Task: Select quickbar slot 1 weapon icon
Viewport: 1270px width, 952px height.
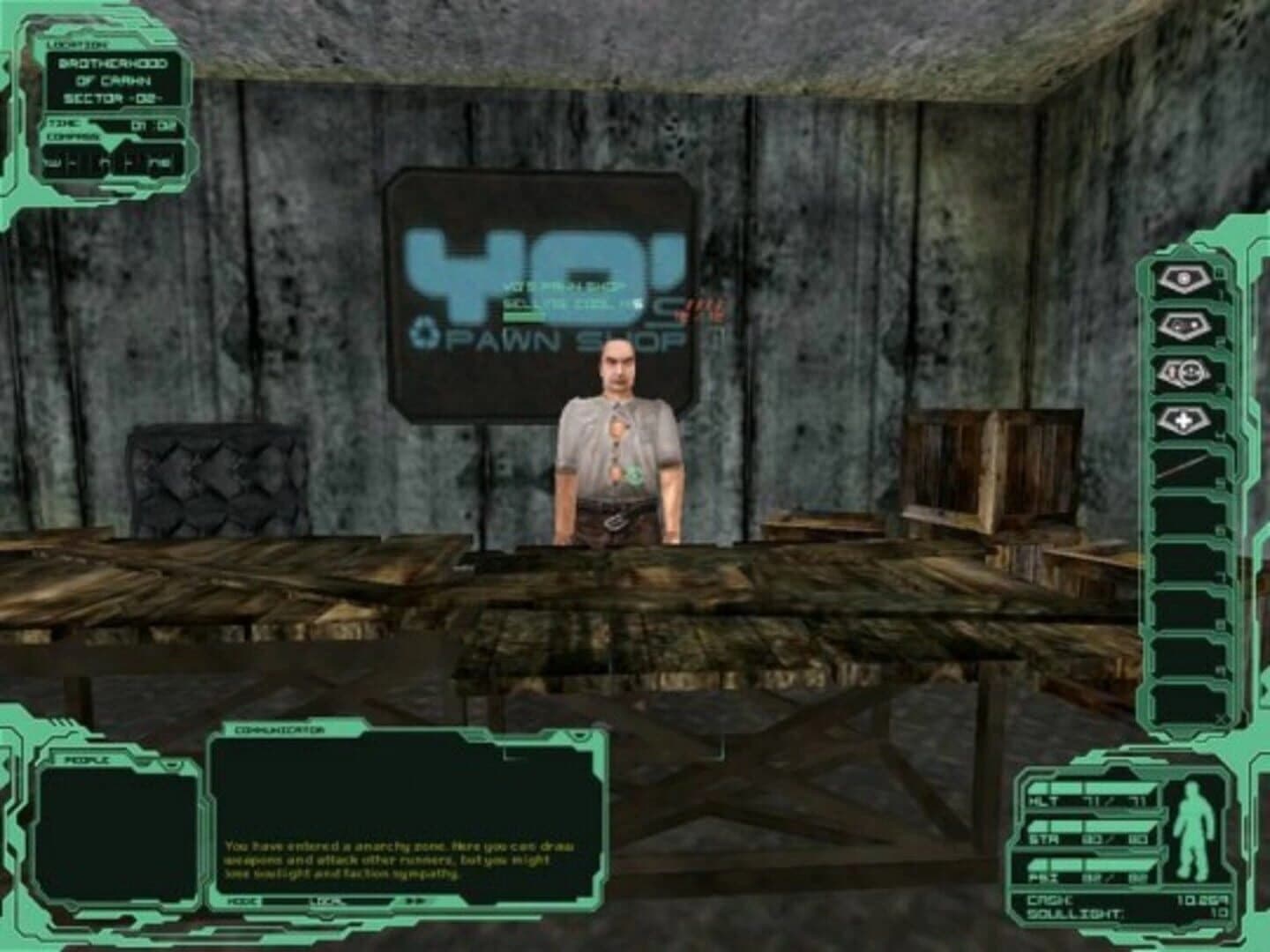Action: (x=1182, y=280)
